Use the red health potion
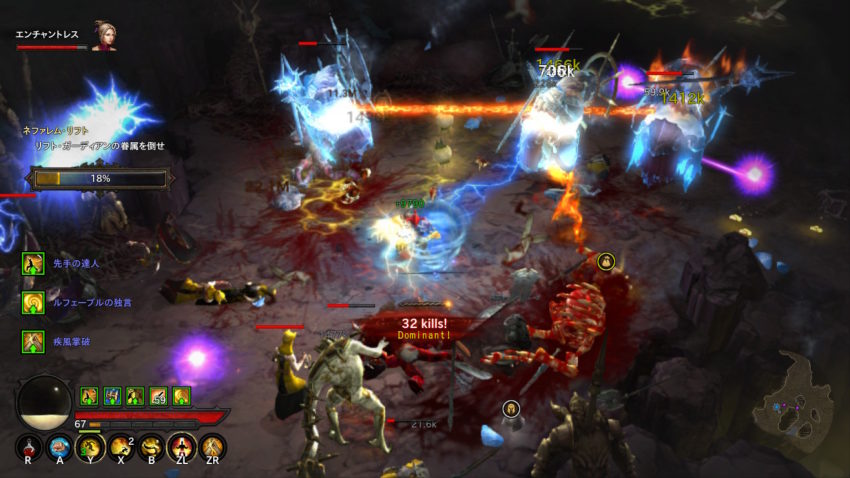Image resolution: width=850 pixels, height=478 pixels. [x=29, y=447]
